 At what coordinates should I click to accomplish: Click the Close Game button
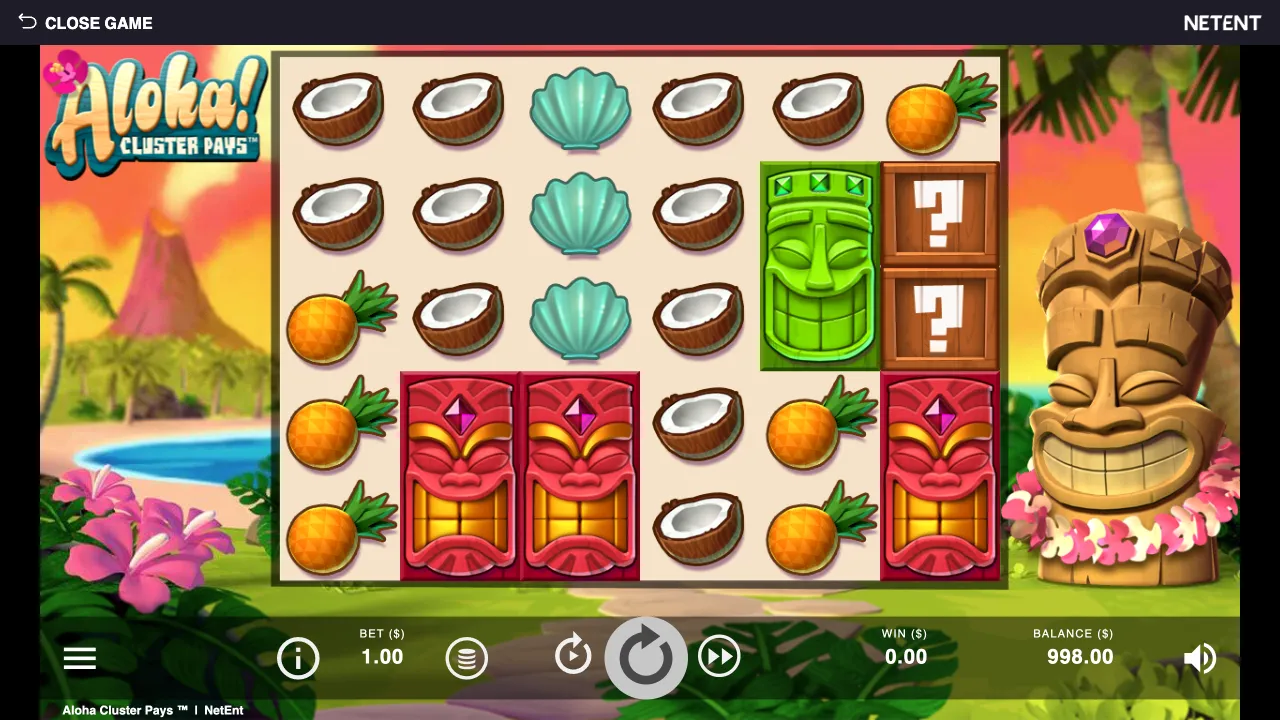[99, 23]
